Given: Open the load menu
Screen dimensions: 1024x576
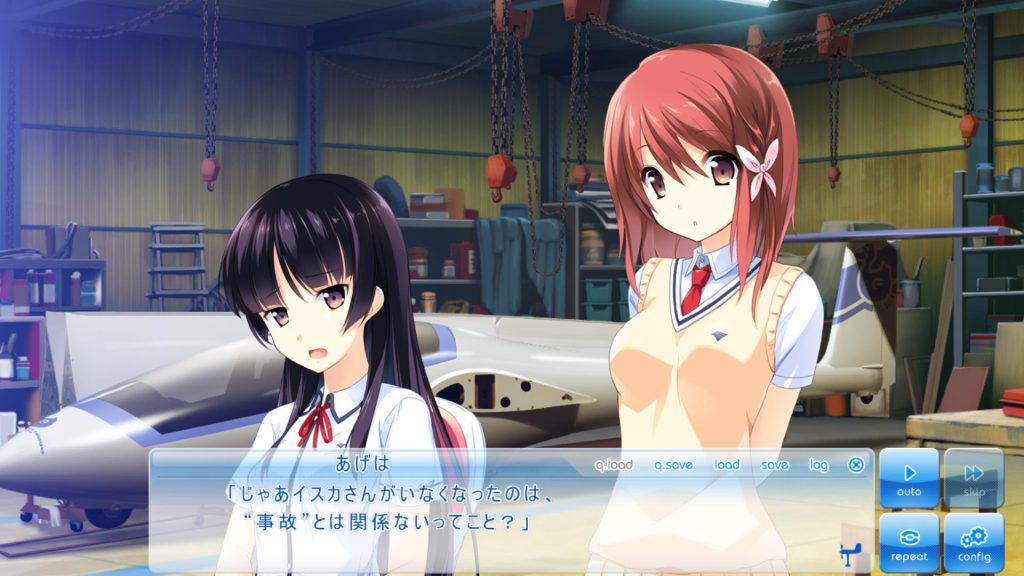Looking at the screenshot, I should click(x=727, y=465).
